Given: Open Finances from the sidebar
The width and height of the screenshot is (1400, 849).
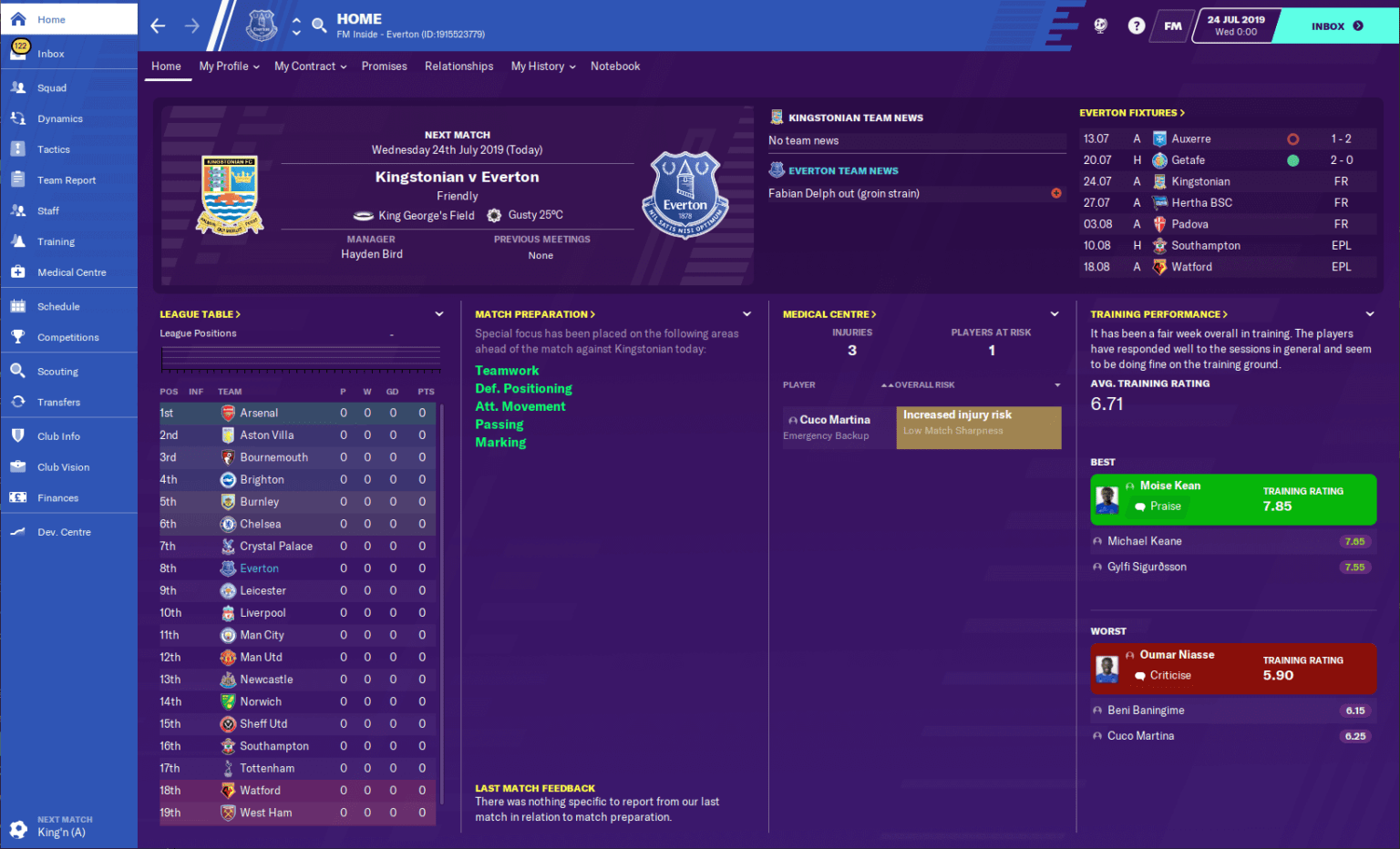Looking at the screenshot, I should 57,497.
